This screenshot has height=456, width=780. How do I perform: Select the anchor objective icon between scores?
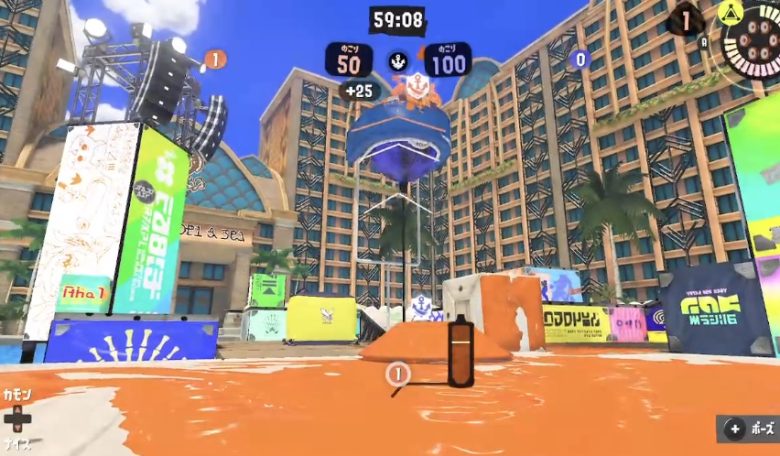coord(398,60)
